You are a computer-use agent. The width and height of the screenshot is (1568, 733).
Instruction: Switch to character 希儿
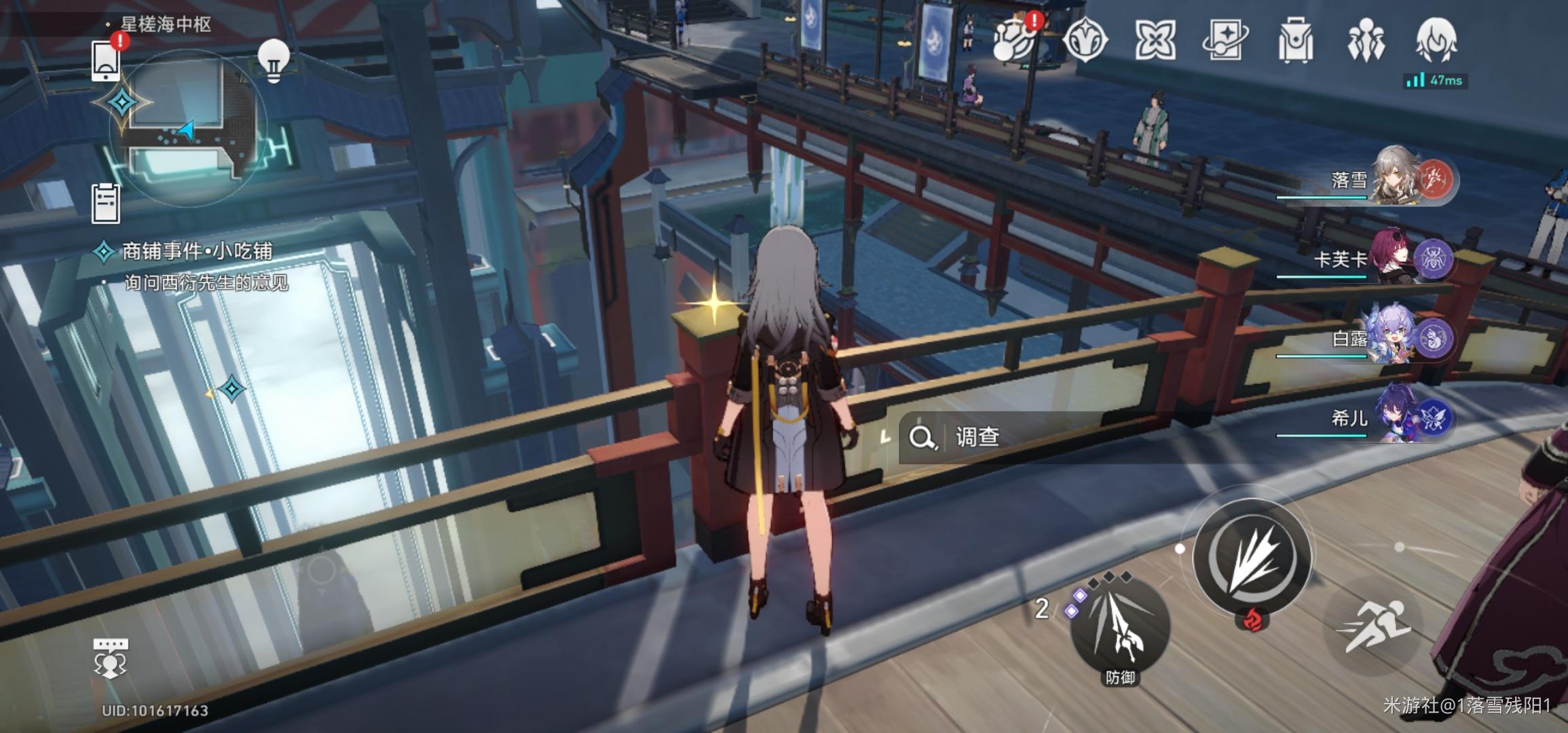pyautogui.click(x=1398, y=417)
